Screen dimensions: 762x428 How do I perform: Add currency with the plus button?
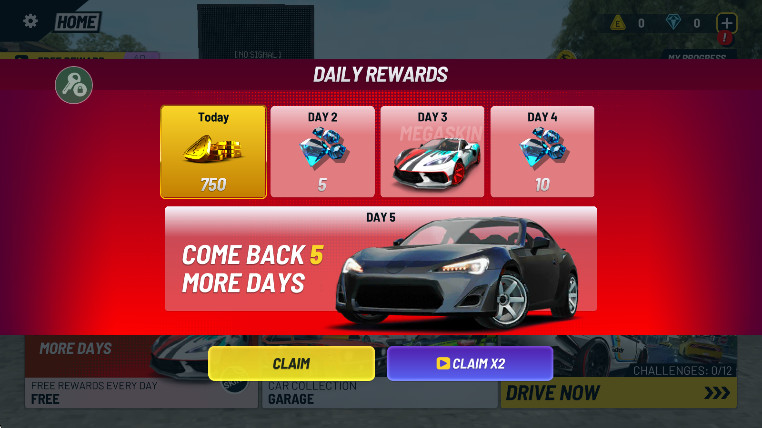coord(727,23)
